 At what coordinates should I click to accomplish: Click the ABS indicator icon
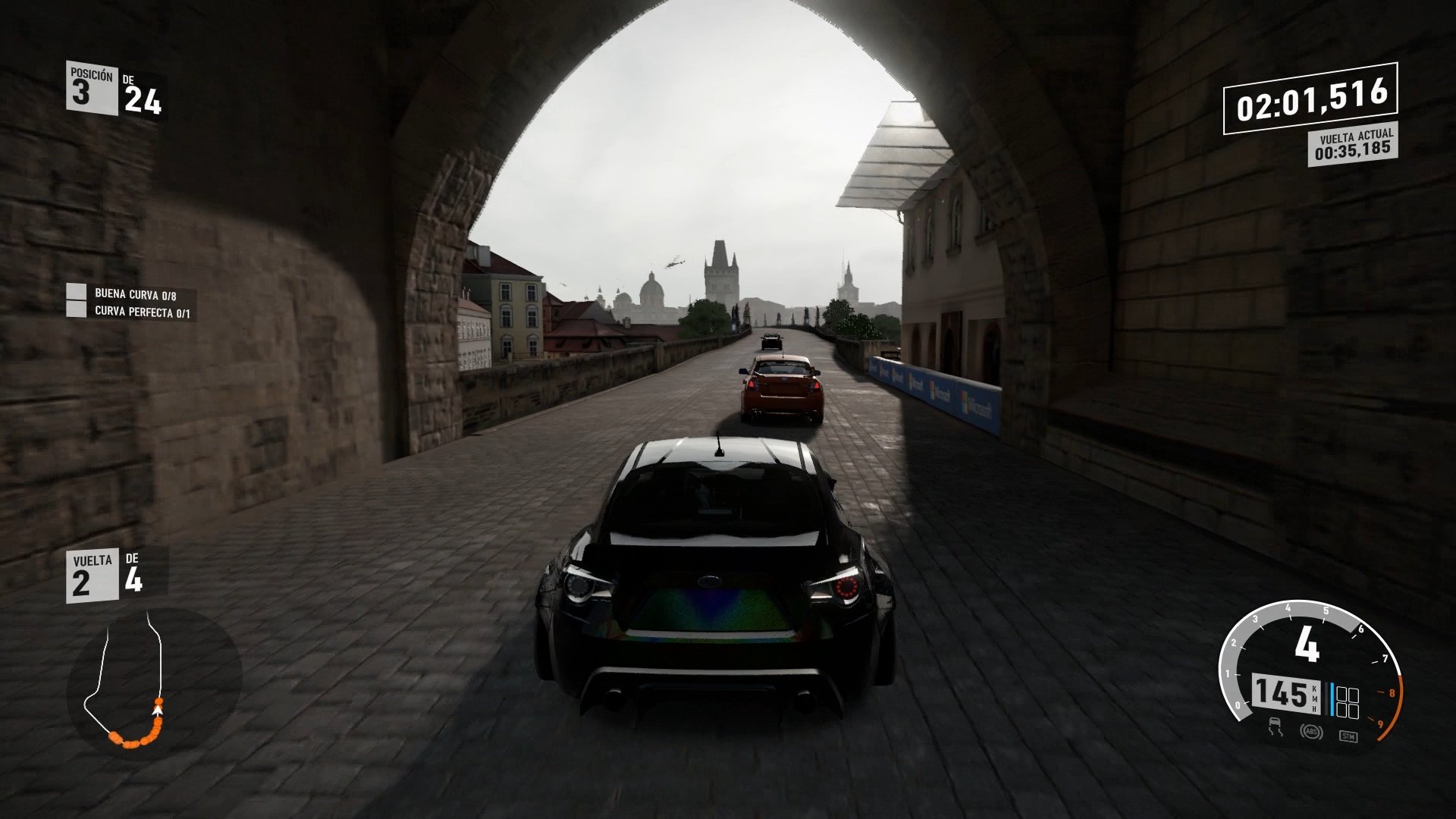click(x=1313, y=733)
